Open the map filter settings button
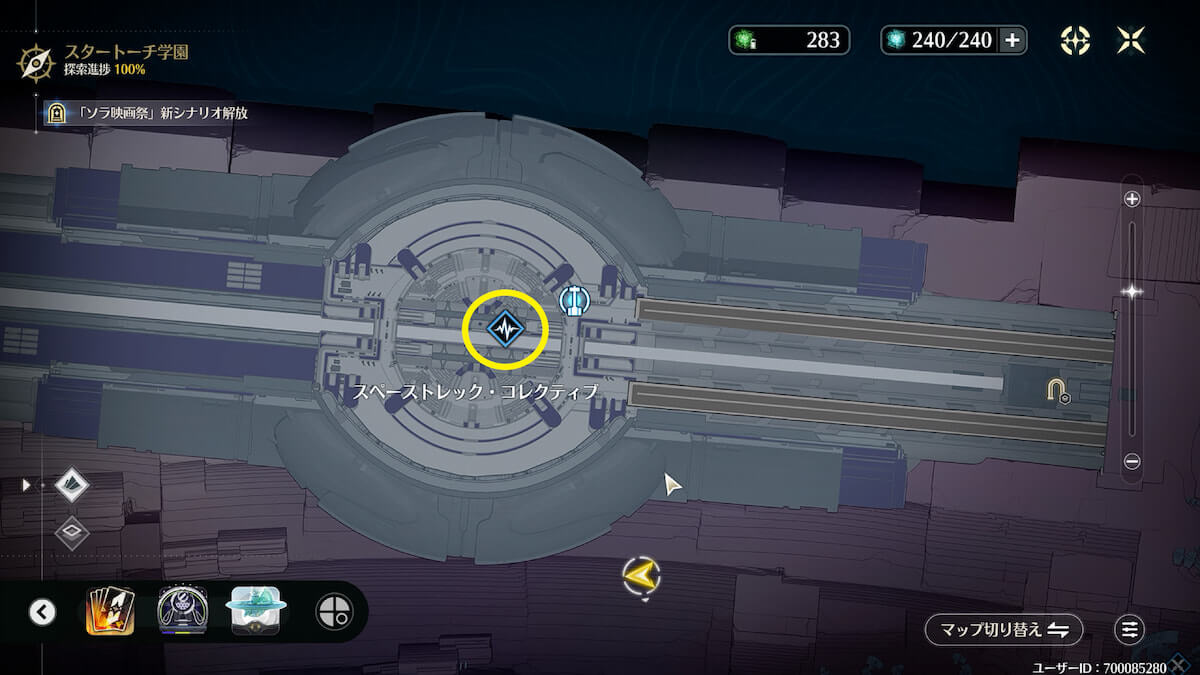The width and height of the screenshot is (1200, 675). [1129, 629]
